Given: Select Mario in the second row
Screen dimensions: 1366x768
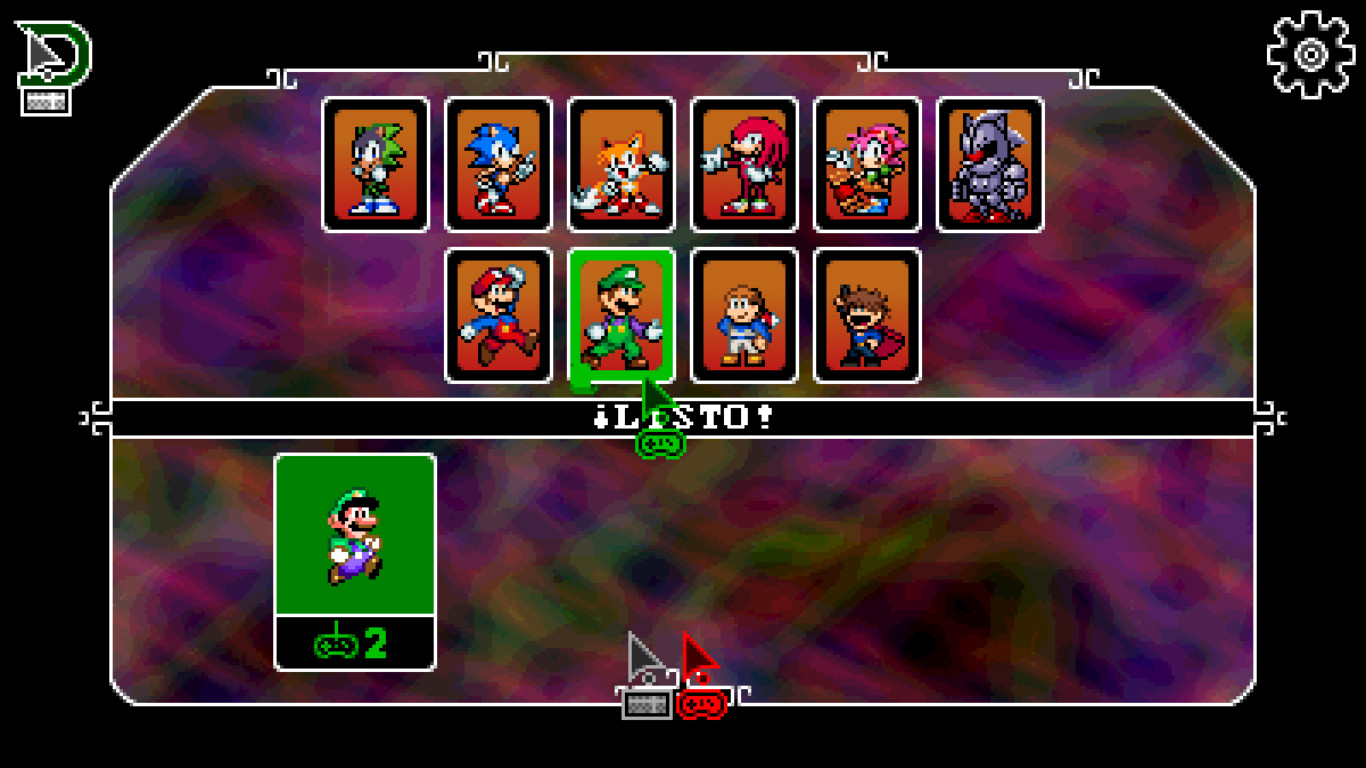Looking at the screenshot, I should coord(497,318).
